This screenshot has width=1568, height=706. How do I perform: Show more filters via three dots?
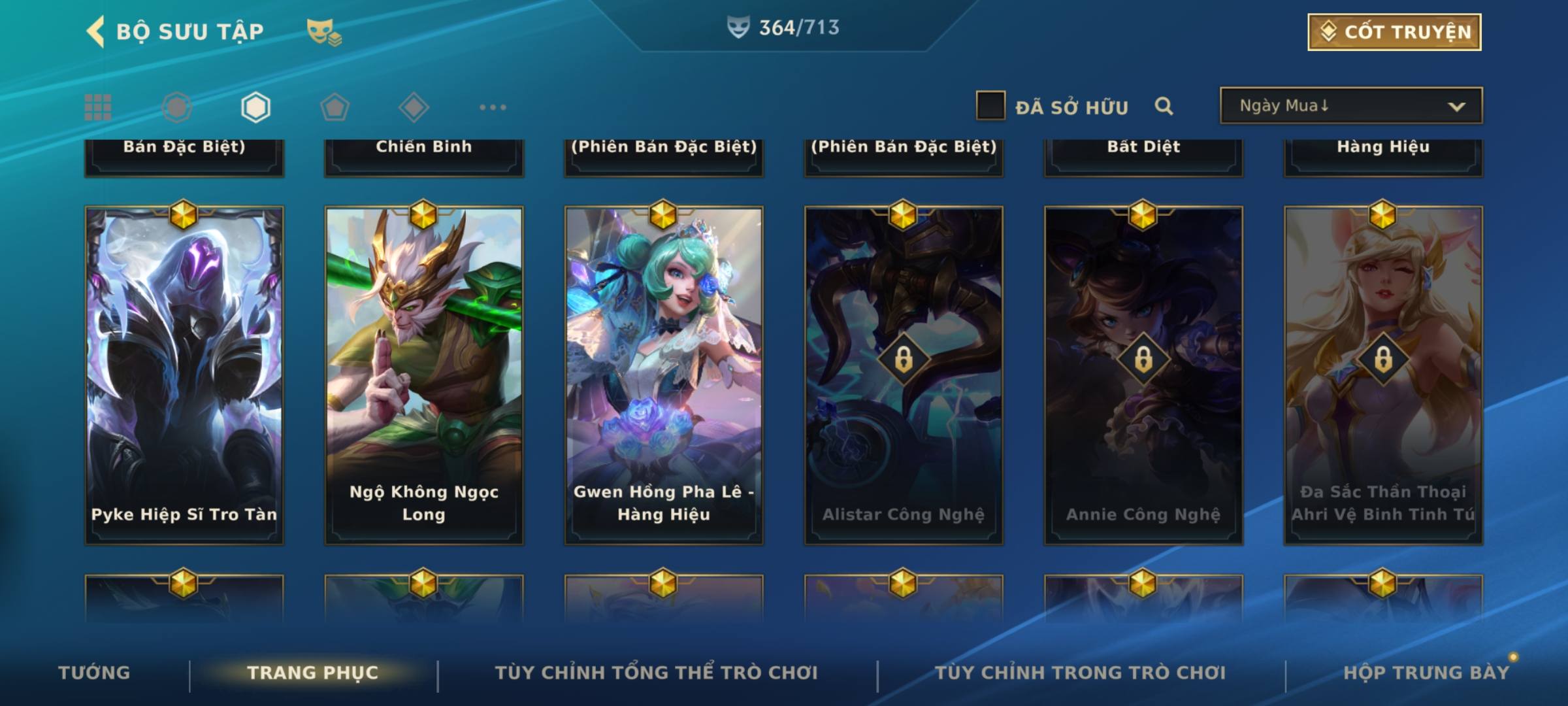[493, 107]
